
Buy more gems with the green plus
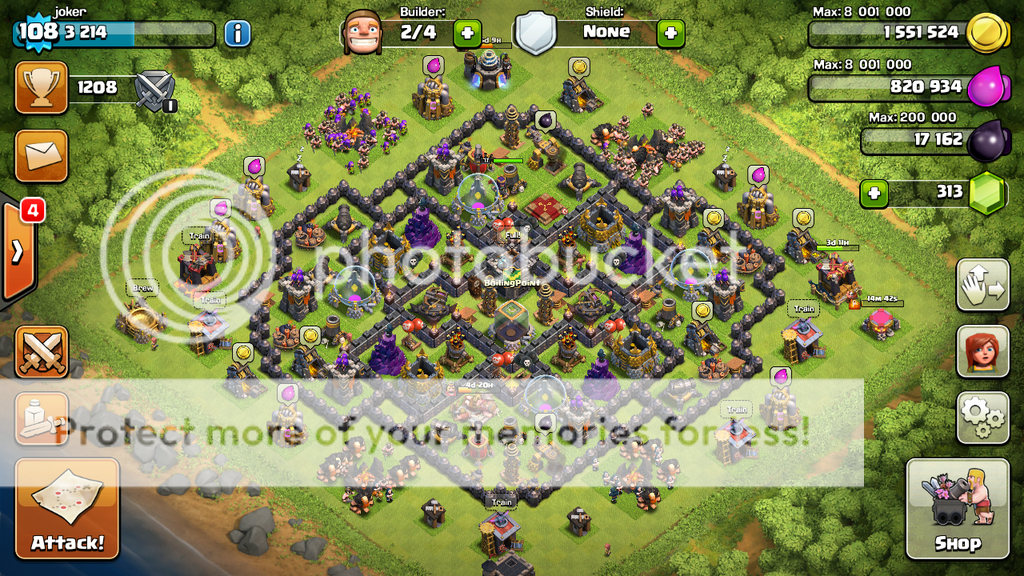point(875,192)
